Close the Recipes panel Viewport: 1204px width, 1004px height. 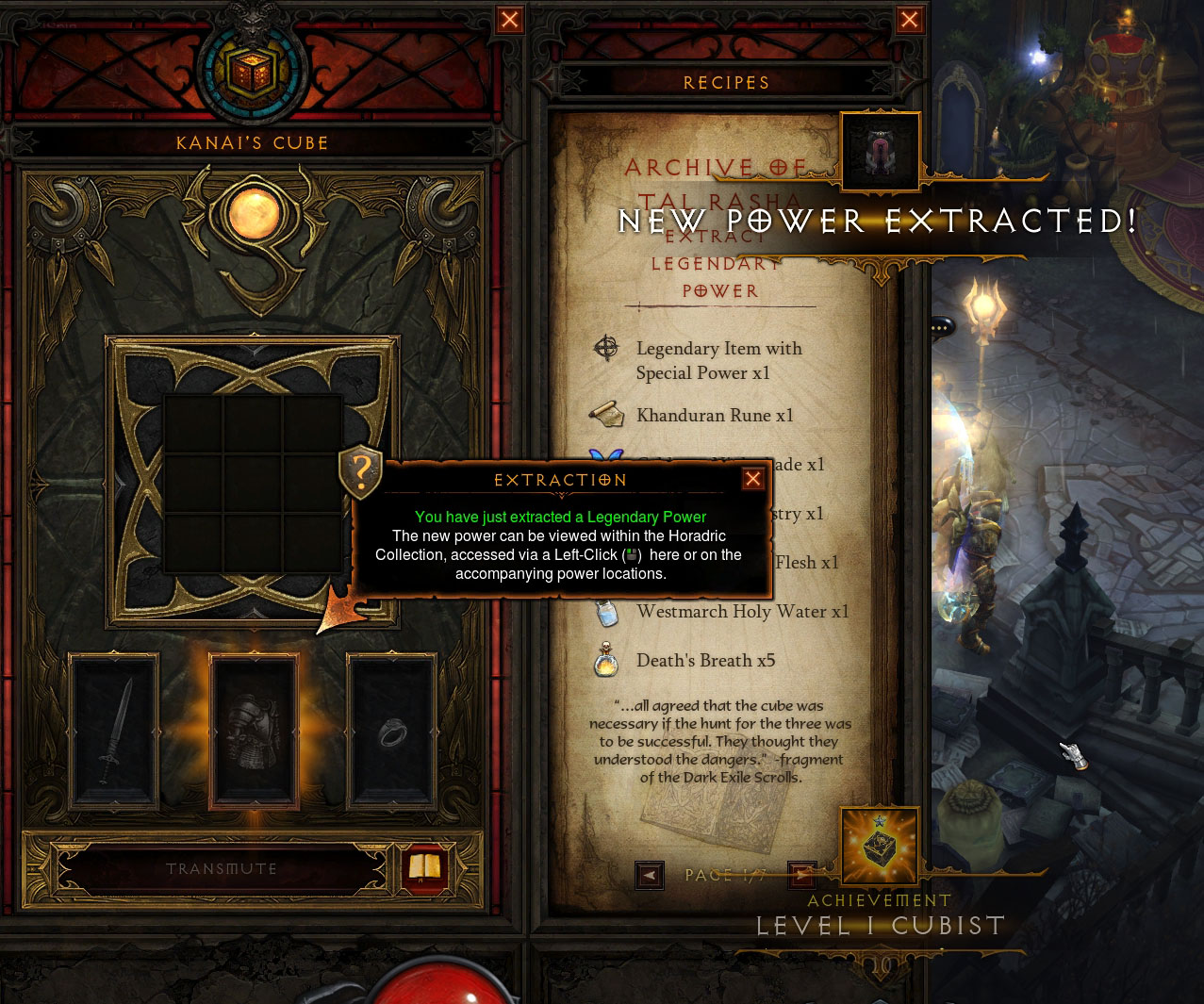(x=910, y=20)
